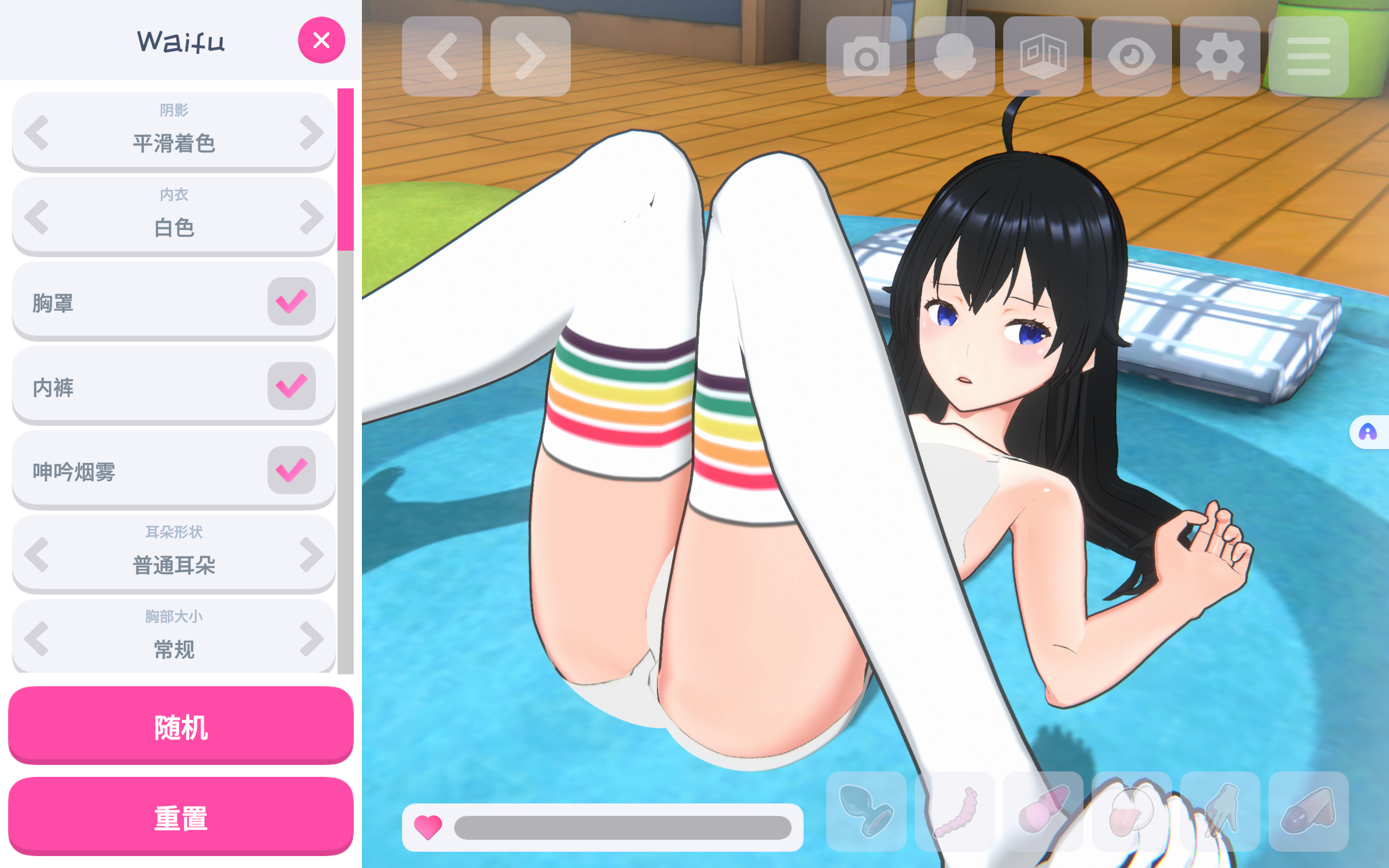Viewport: 1389px width, 868px height.
Task: Choose the next 内衣 color
Action: 311,217
